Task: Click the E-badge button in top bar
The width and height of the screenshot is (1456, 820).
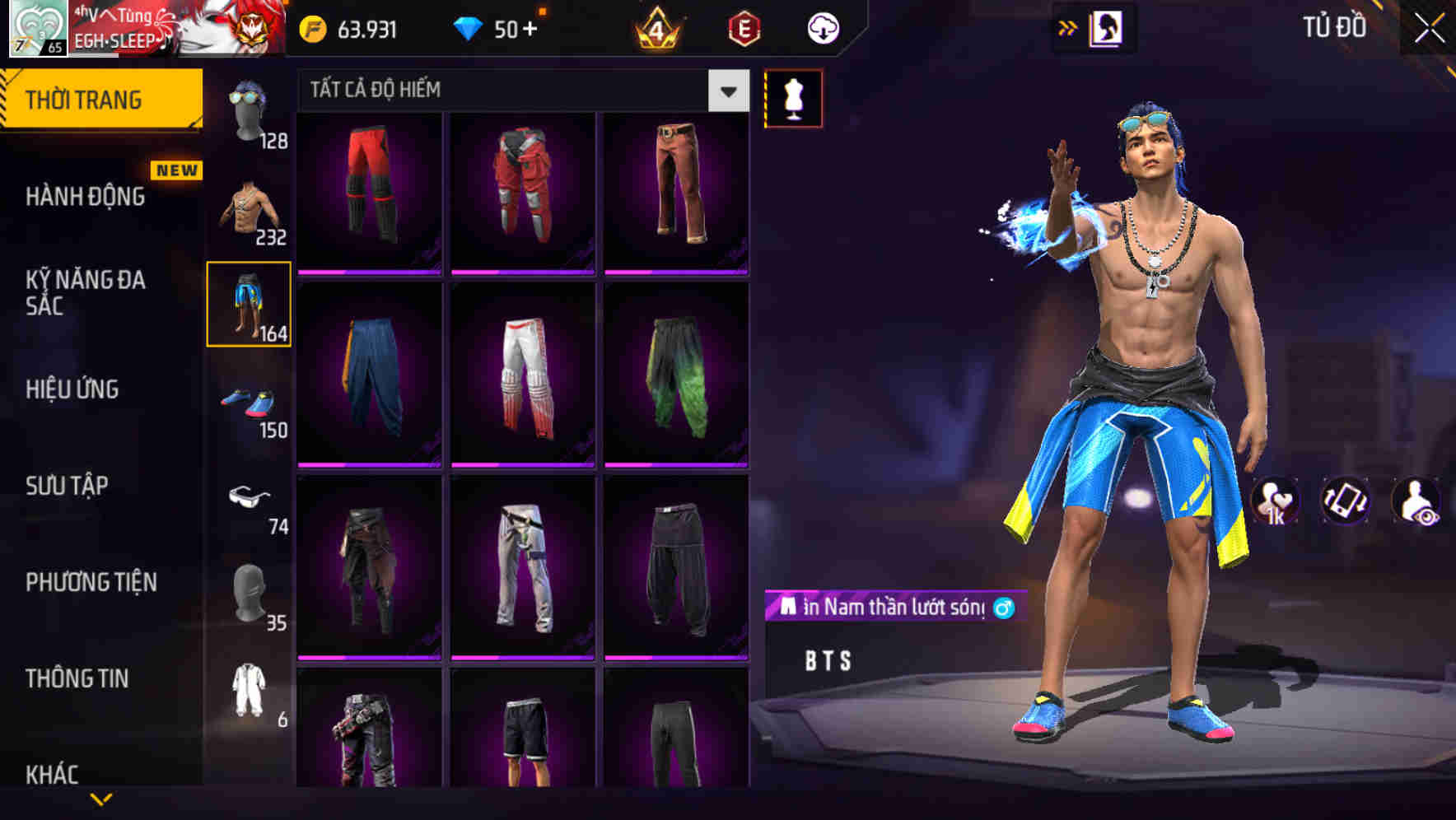Action: click(744, 27)
